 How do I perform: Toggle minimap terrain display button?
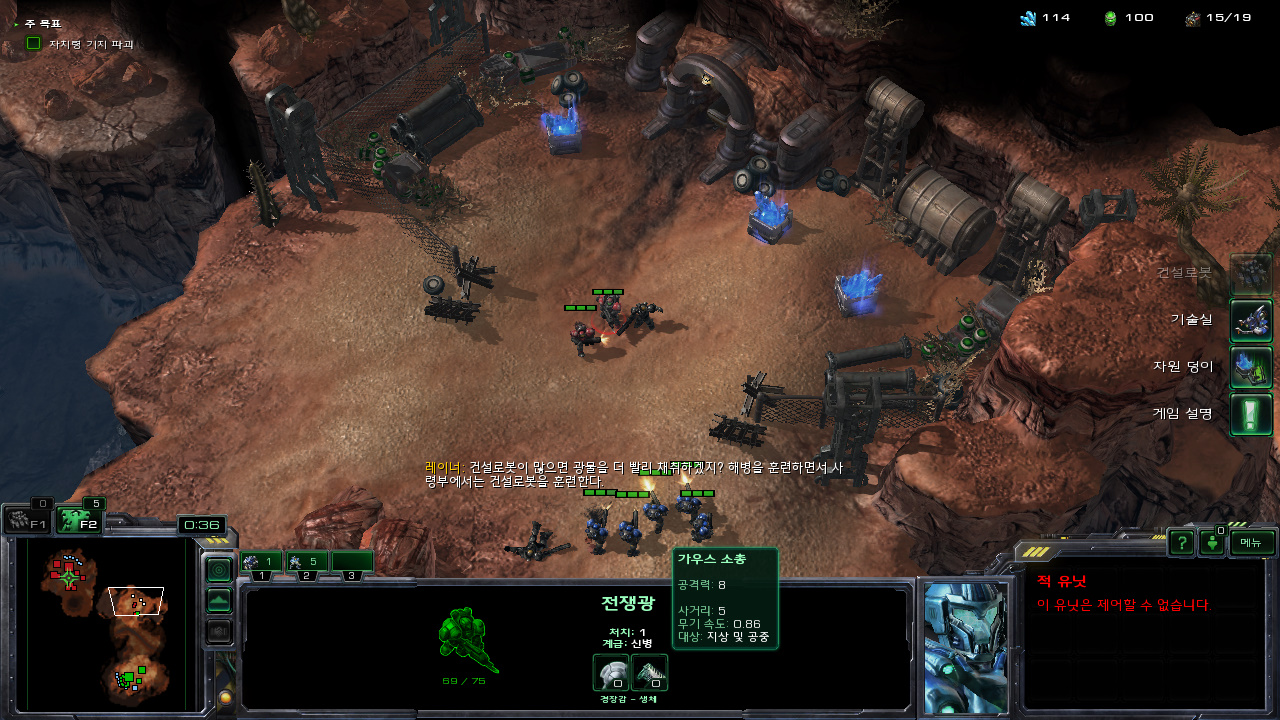[218, 601]
